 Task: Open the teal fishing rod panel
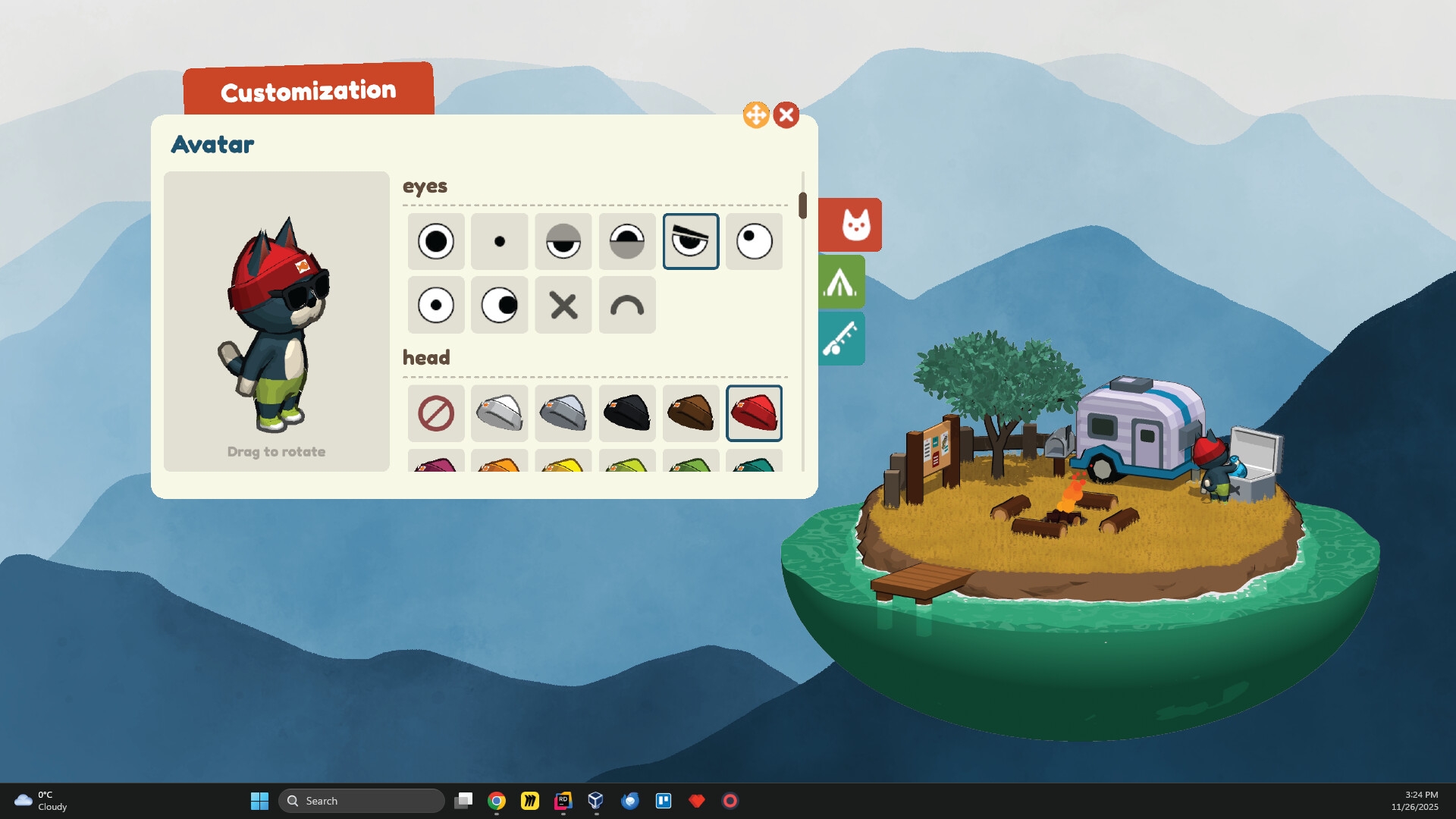pos(843,338)
